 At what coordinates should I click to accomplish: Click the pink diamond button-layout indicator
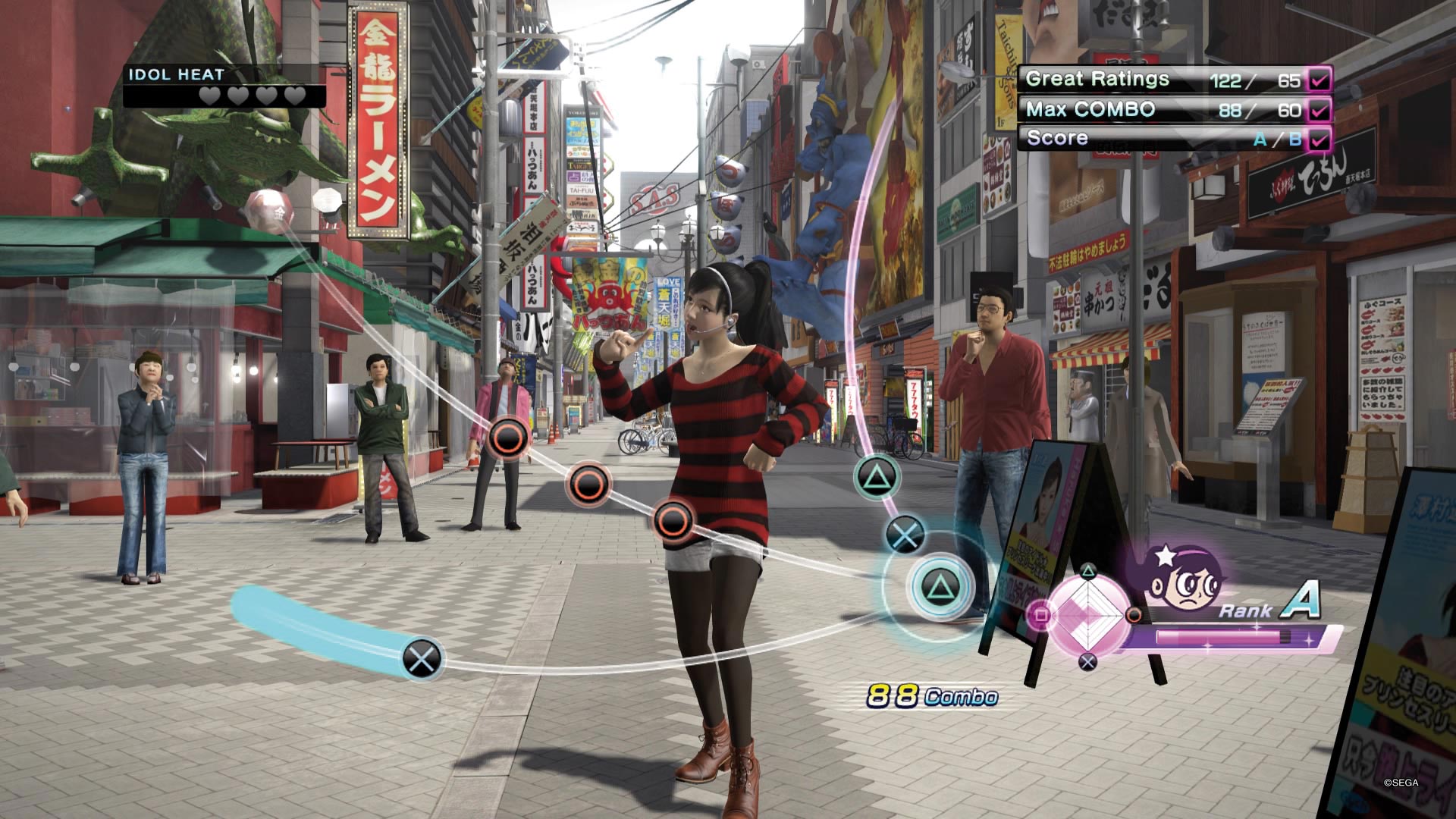coord(1088,615)
